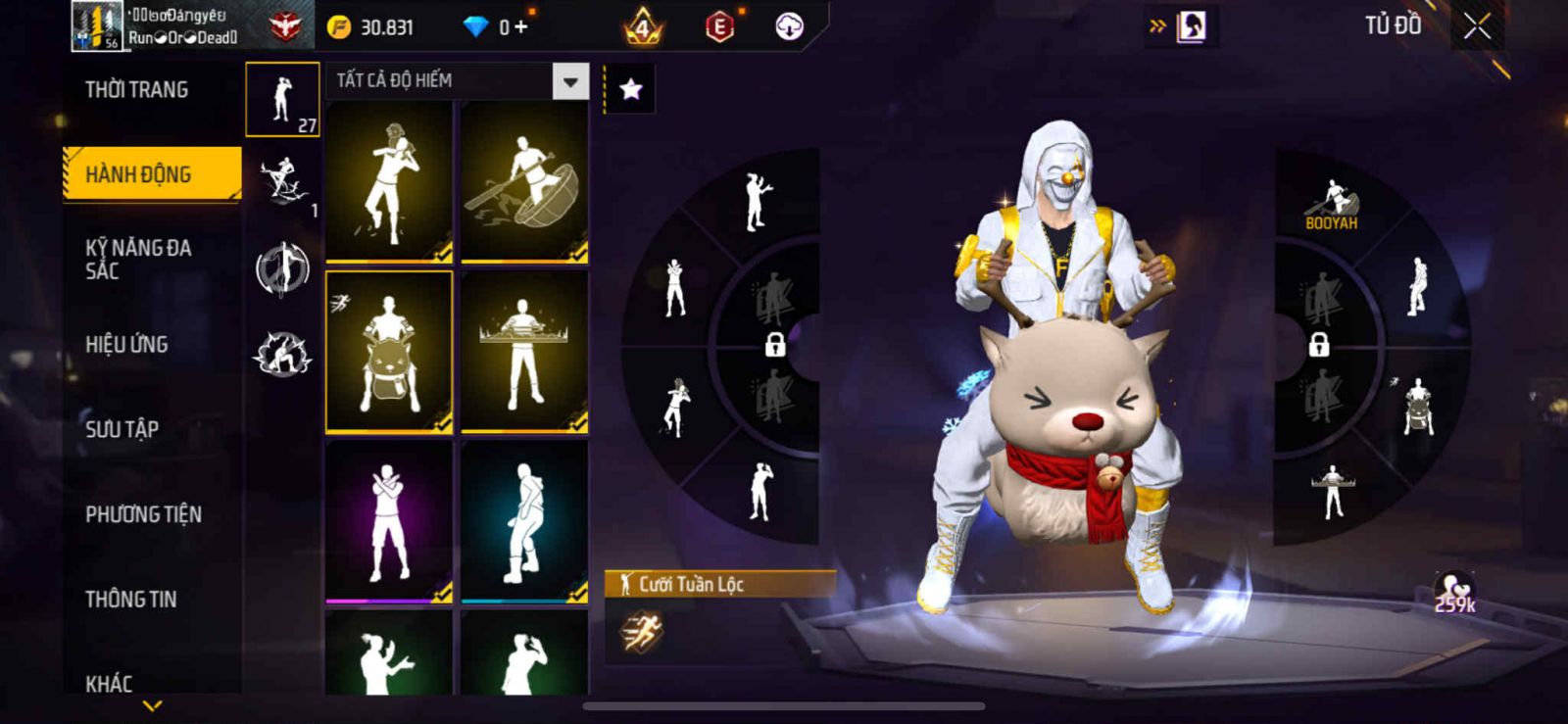1568x724 pixels.
Task: Choose the keyboard-playing emote tile
Action: click(524, 352)
